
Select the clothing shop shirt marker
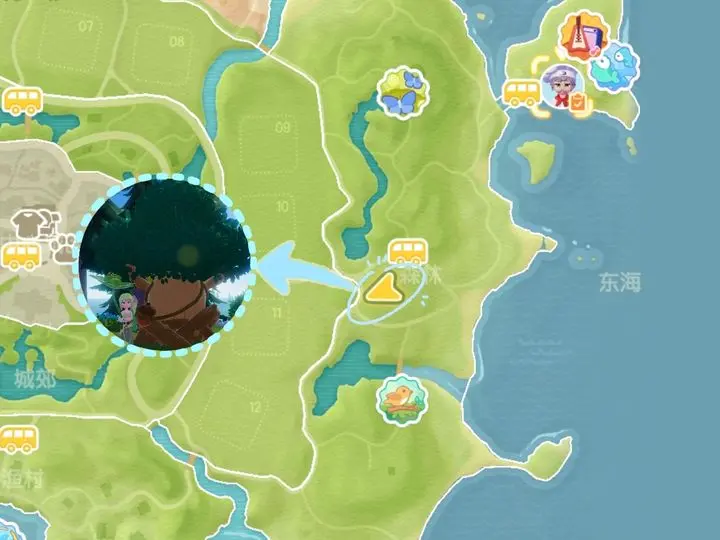(x=27, y=224)
